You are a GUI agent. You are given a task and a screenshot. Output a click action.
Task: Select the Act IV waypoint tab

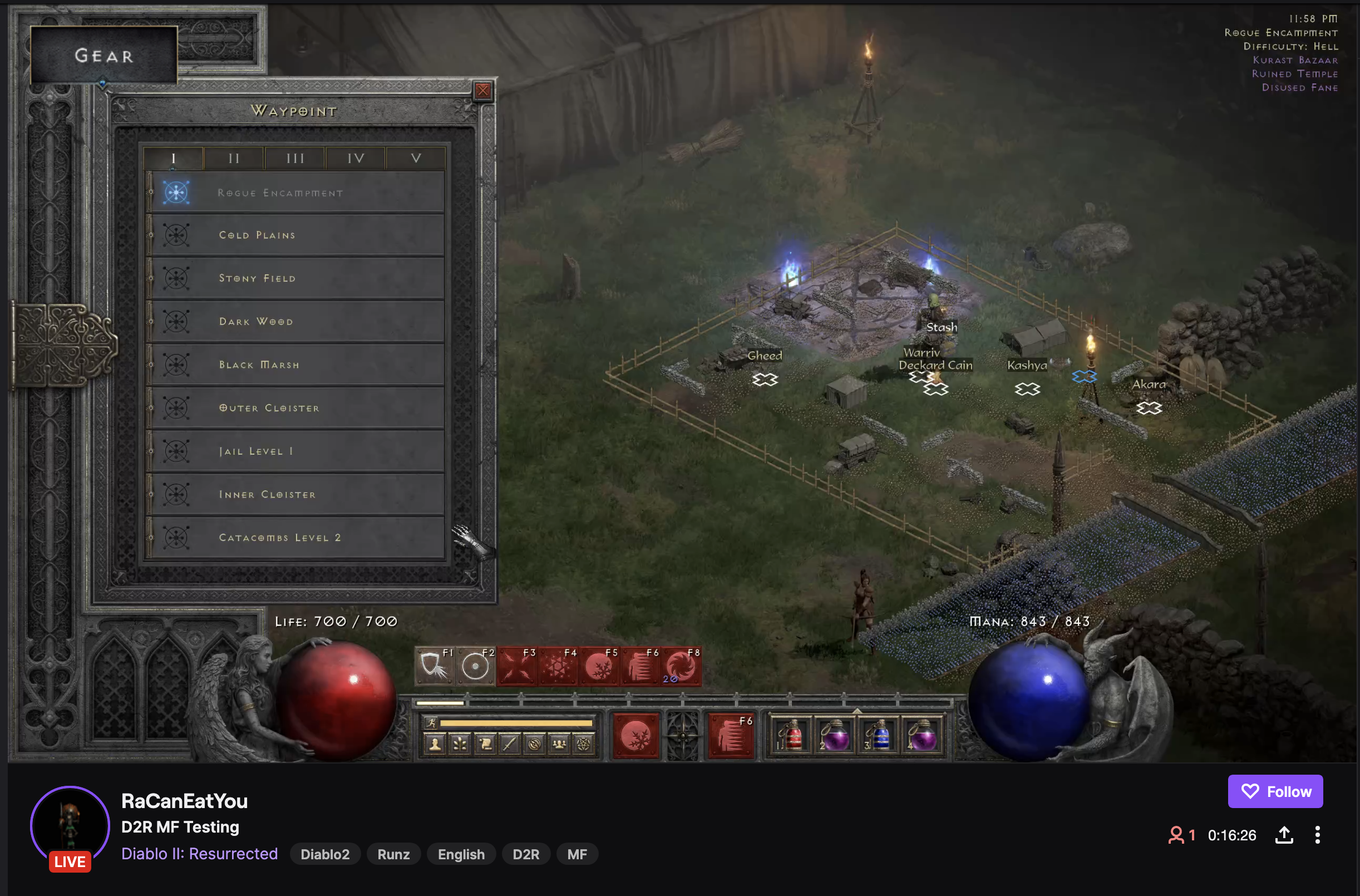pos(356,158)
